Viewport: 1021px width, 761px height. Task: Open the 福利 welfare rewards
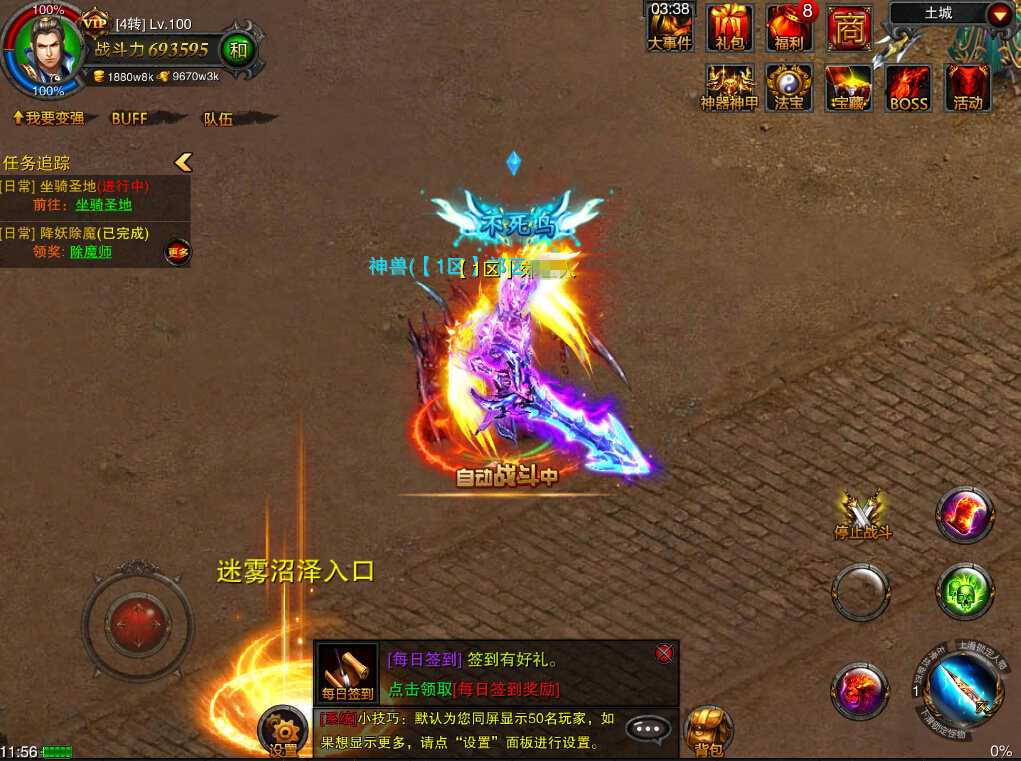(789, 27)
